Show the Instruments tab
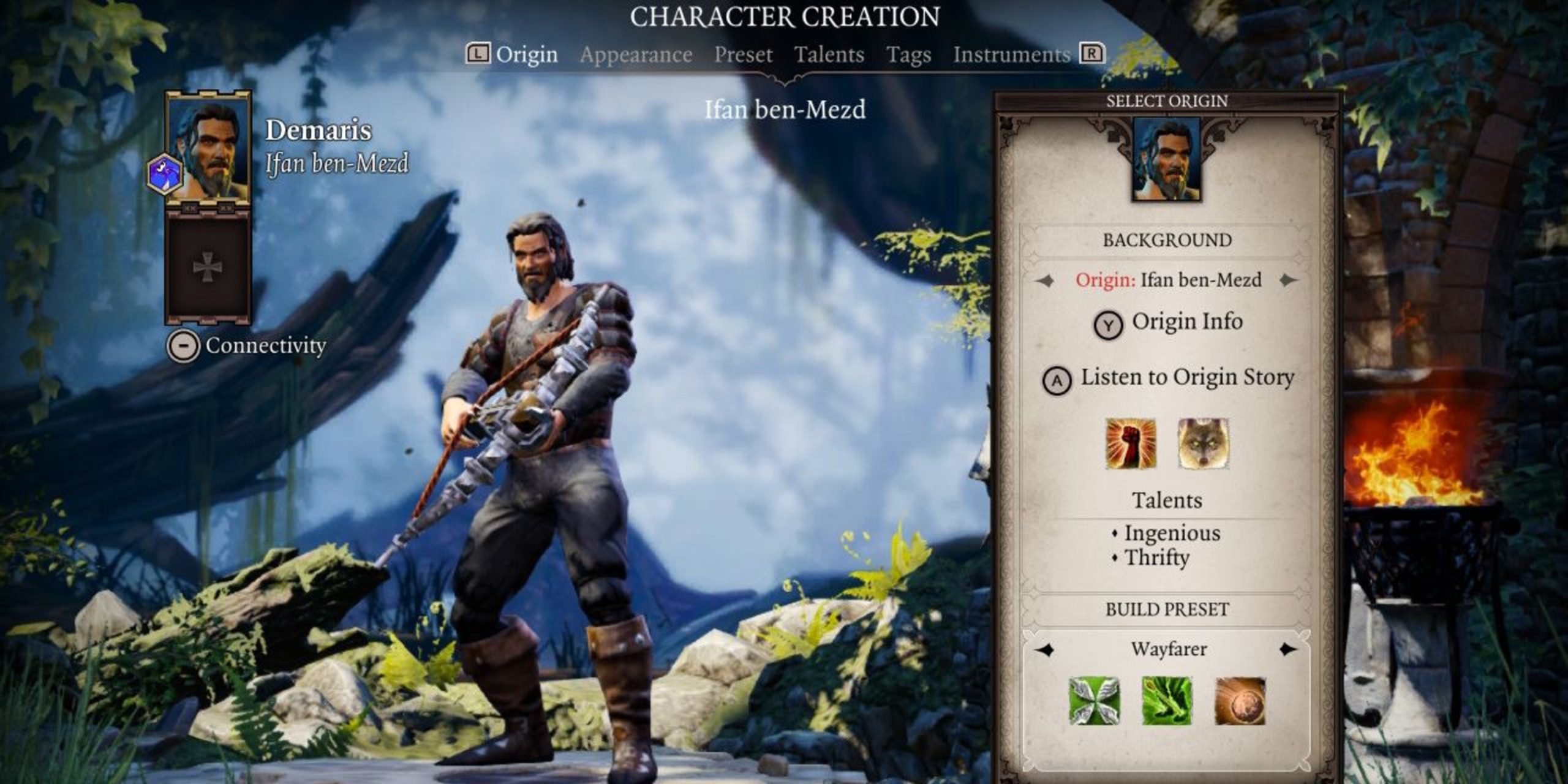 (1011, 55)
